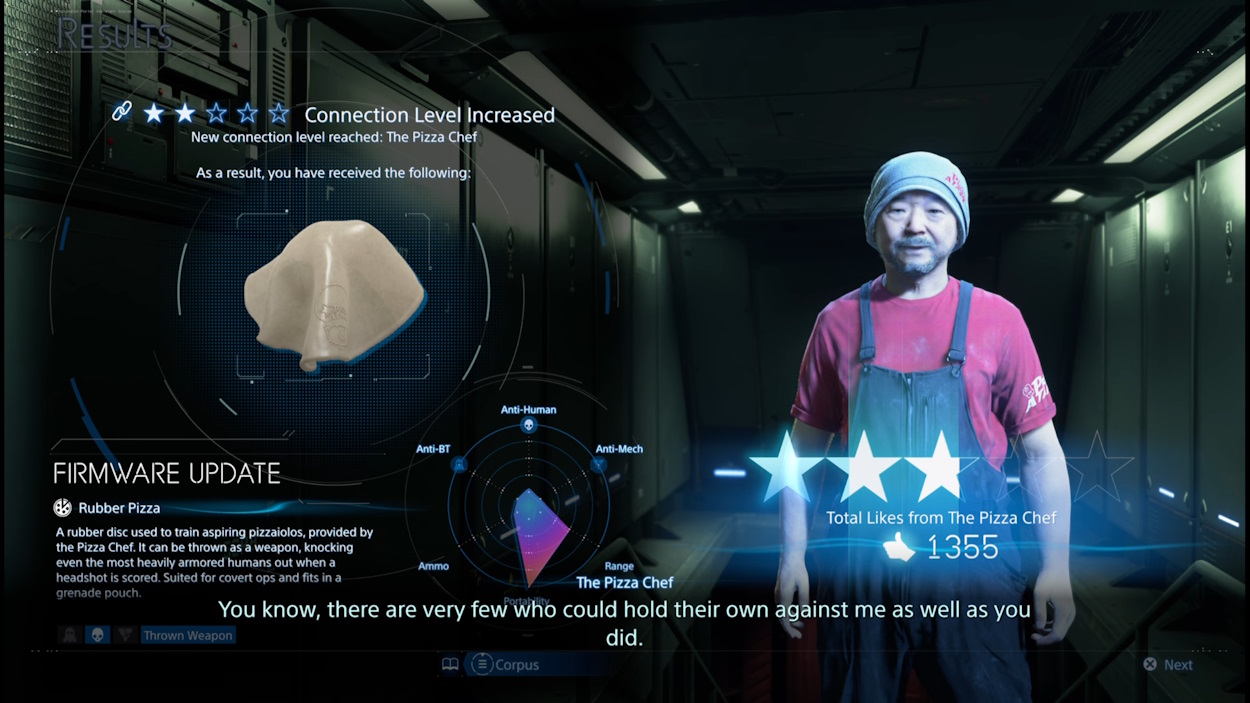The width and height of the screenshot is (1250, 703).
Task: Select the Rubber Pizza item image
Action: [x=337, y=297]
